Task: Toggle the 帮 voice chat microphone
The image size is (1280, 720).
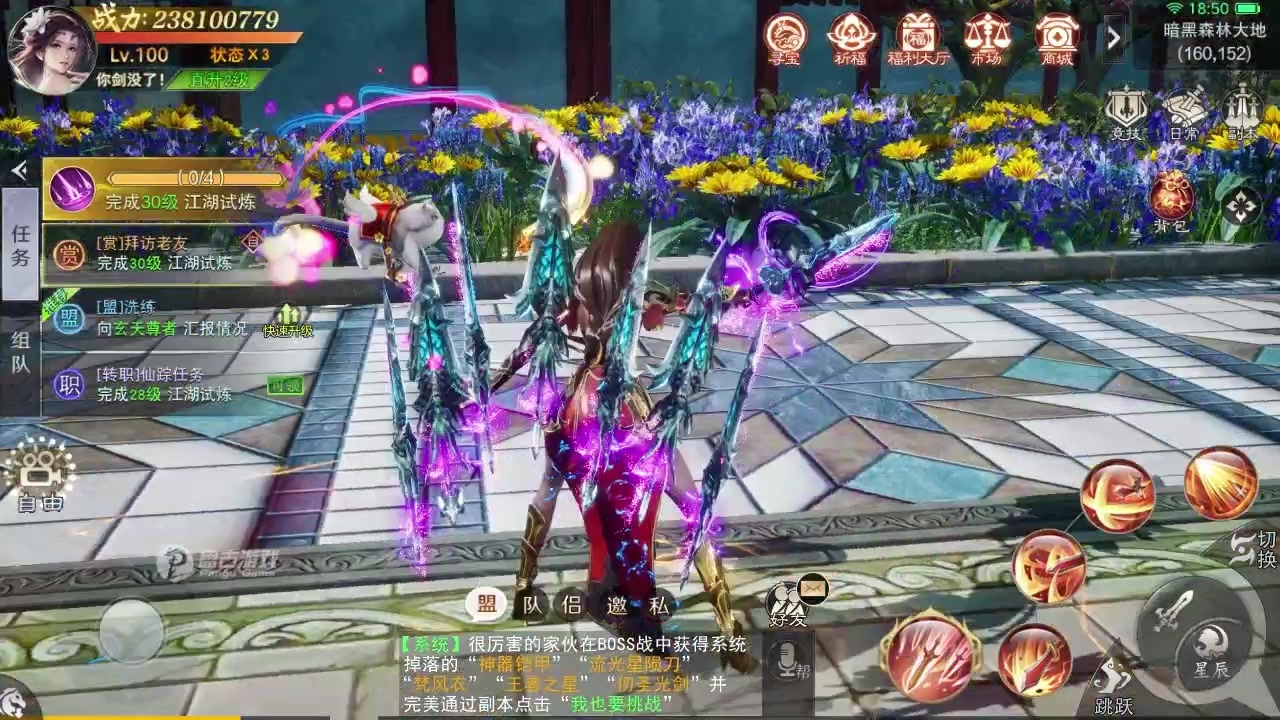Action: (790, 660)
